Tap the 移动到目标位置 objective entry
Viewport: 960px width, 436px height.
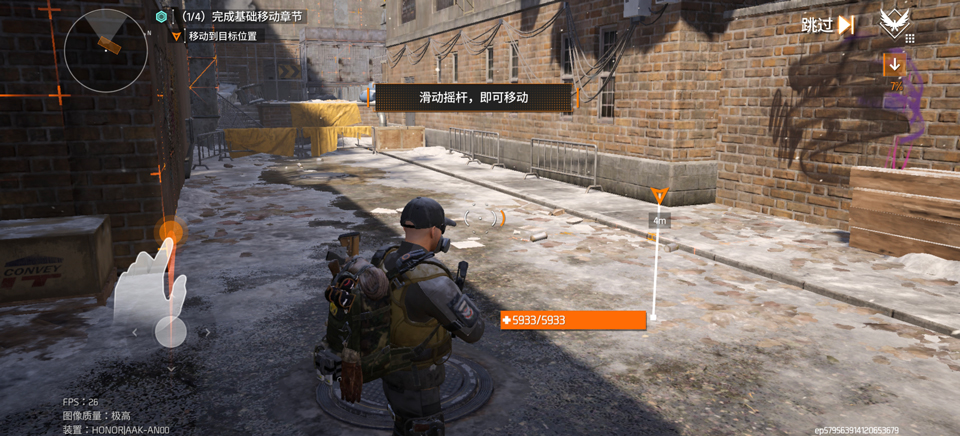[x=221, y=36]
